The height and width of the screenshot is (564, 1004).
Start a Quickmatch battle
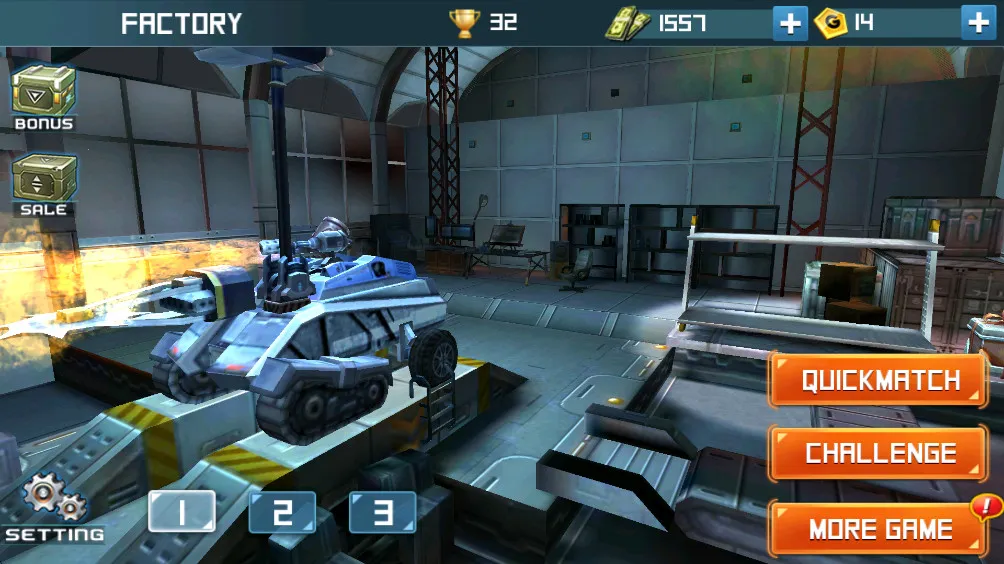coord(880,381)
